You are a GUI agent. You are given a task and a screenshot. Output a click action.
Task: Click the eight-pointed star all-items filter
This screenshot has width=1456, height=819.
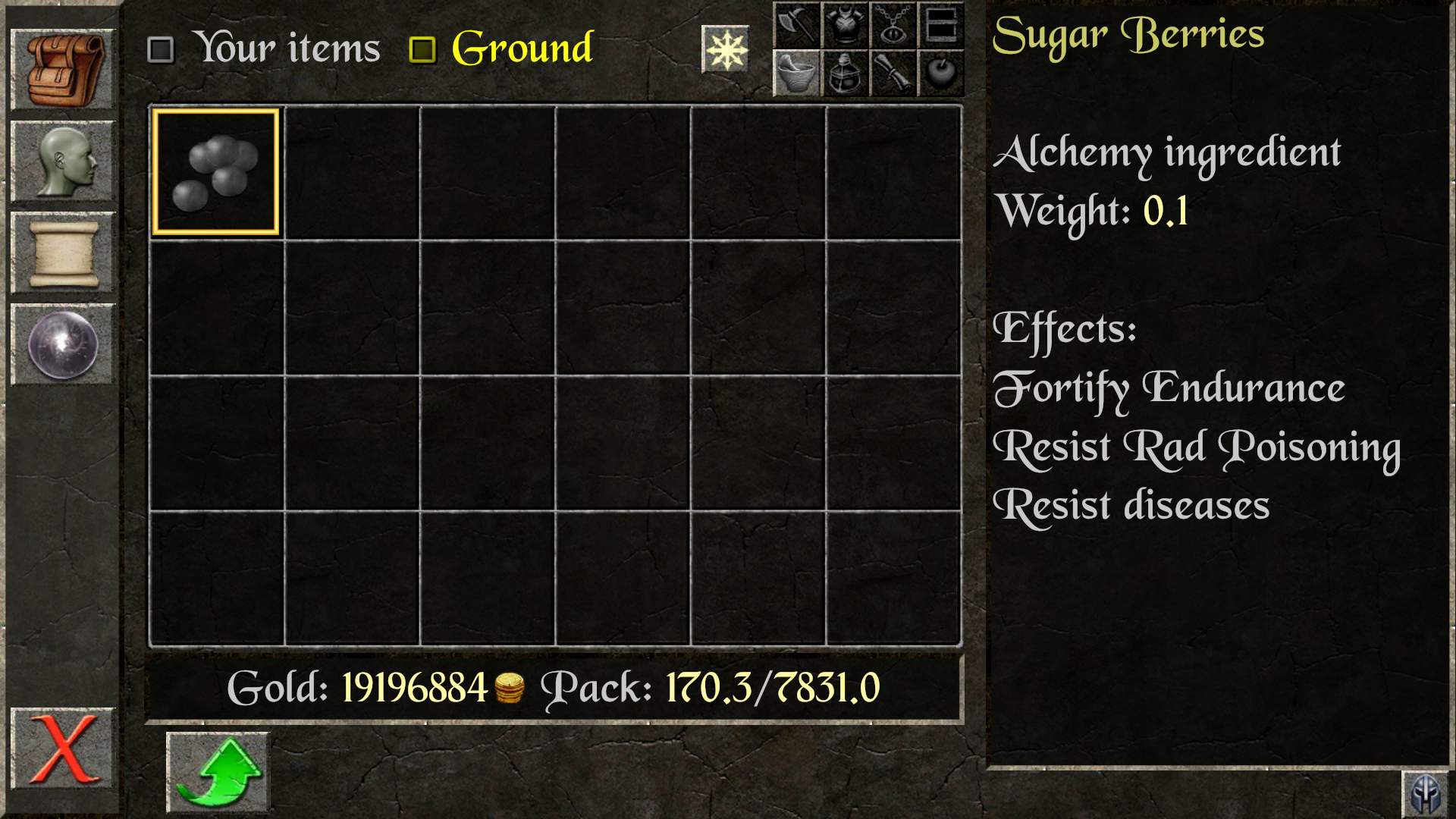pyautogui.click(x=725, y=50)
